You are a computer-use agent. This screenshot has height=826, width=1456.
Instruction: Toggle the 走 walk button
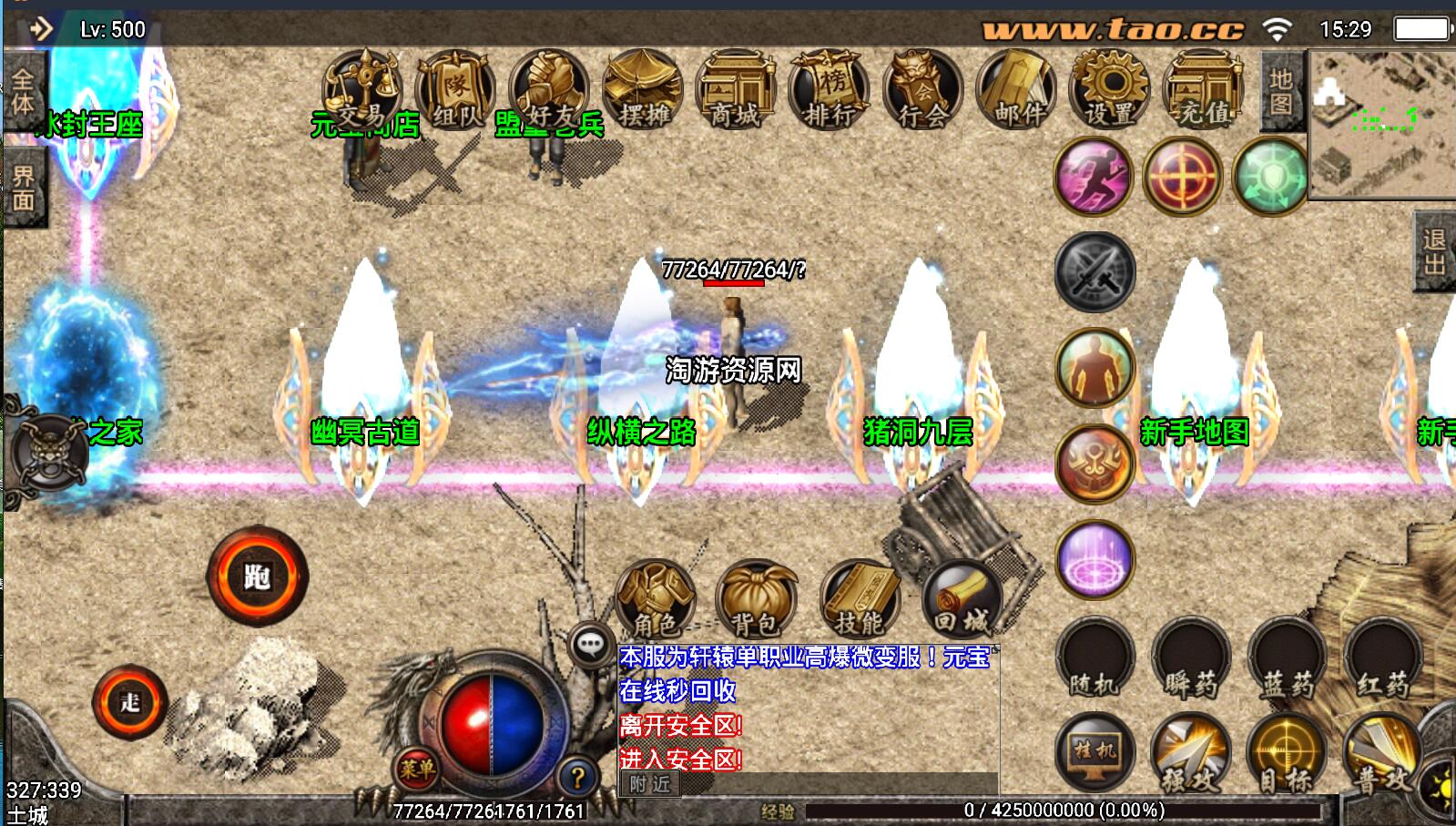pos(130,702)
